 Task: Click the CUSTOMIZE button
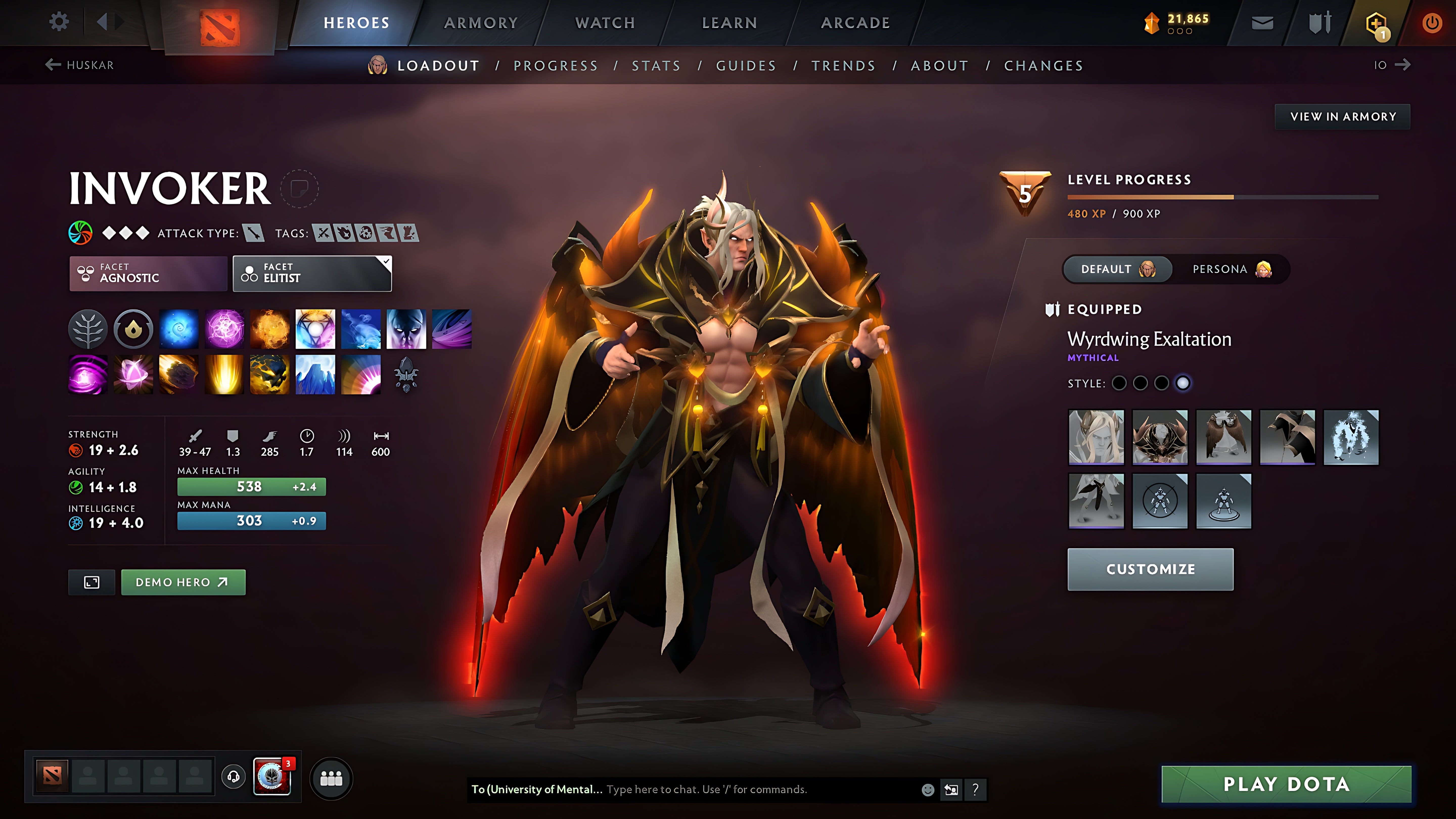click(x=1150, y=570)
